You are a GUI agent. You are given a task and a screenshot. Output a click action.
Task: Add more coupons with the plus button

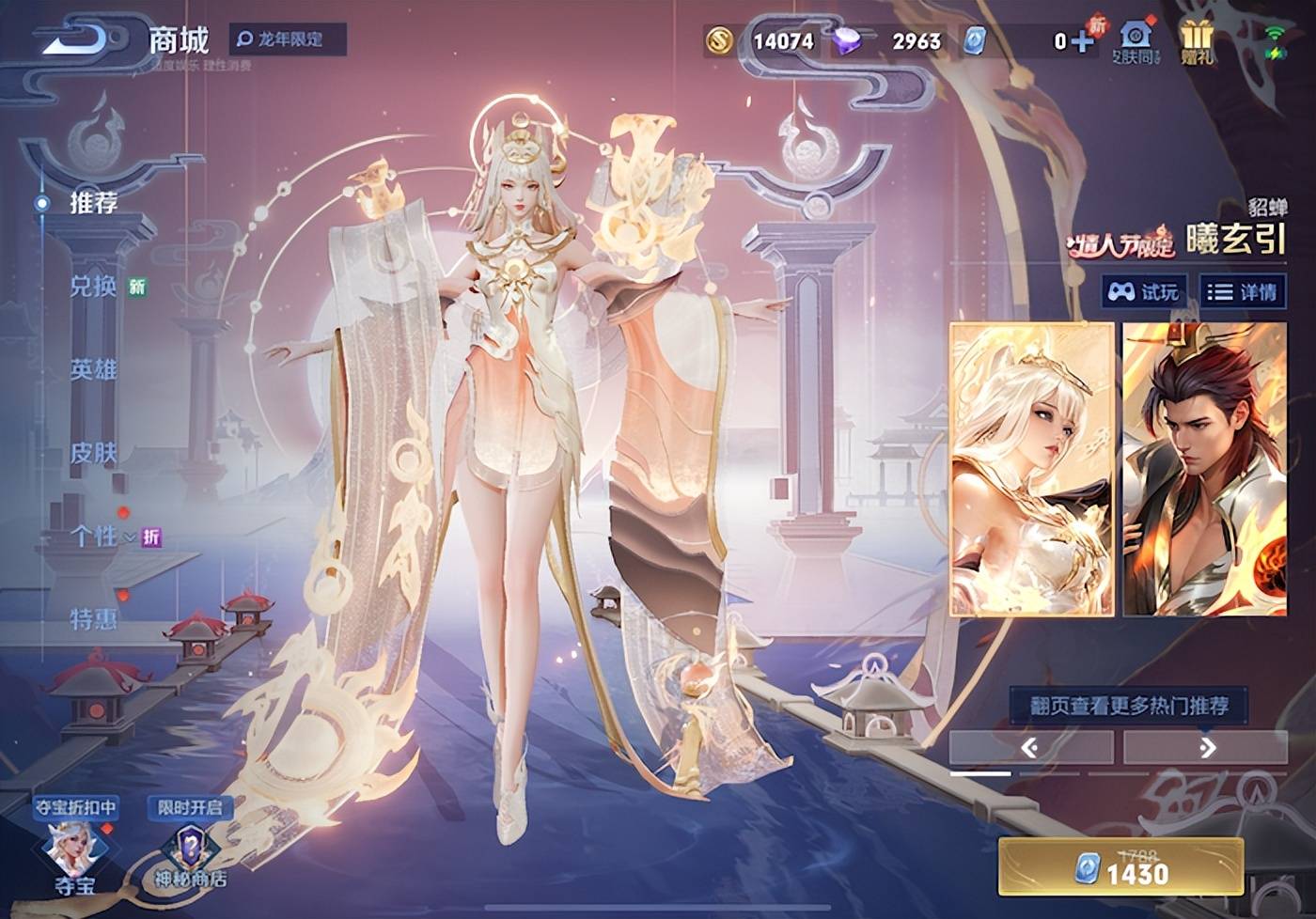[x=1082, y=40]
